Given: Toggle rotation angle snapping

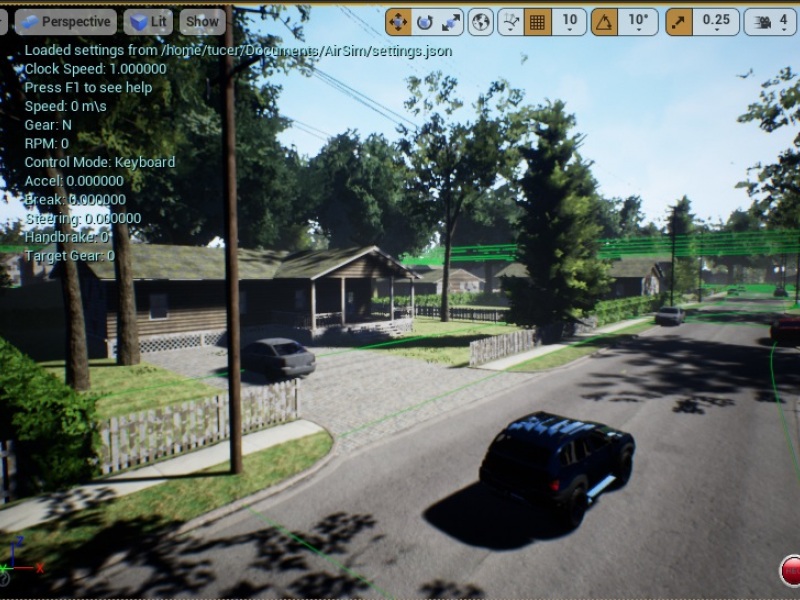Looking at the screenshot, I should pos(604,21).
